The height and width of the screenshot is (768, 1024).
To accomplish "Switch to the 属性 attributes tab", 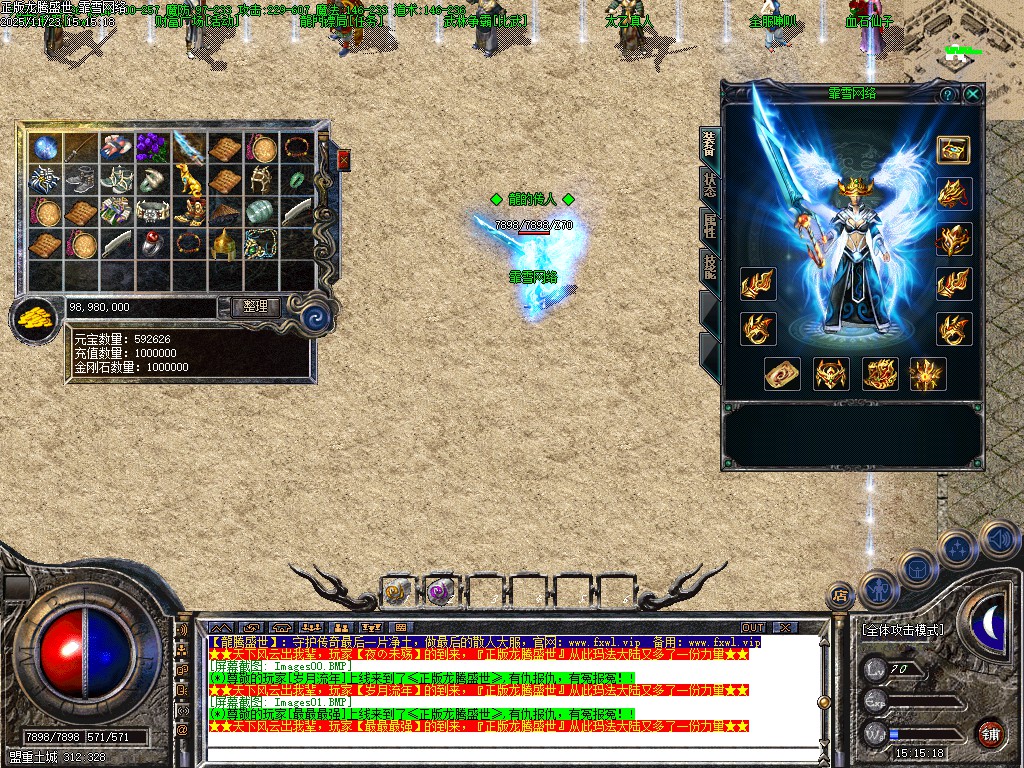I will (709, 228).
